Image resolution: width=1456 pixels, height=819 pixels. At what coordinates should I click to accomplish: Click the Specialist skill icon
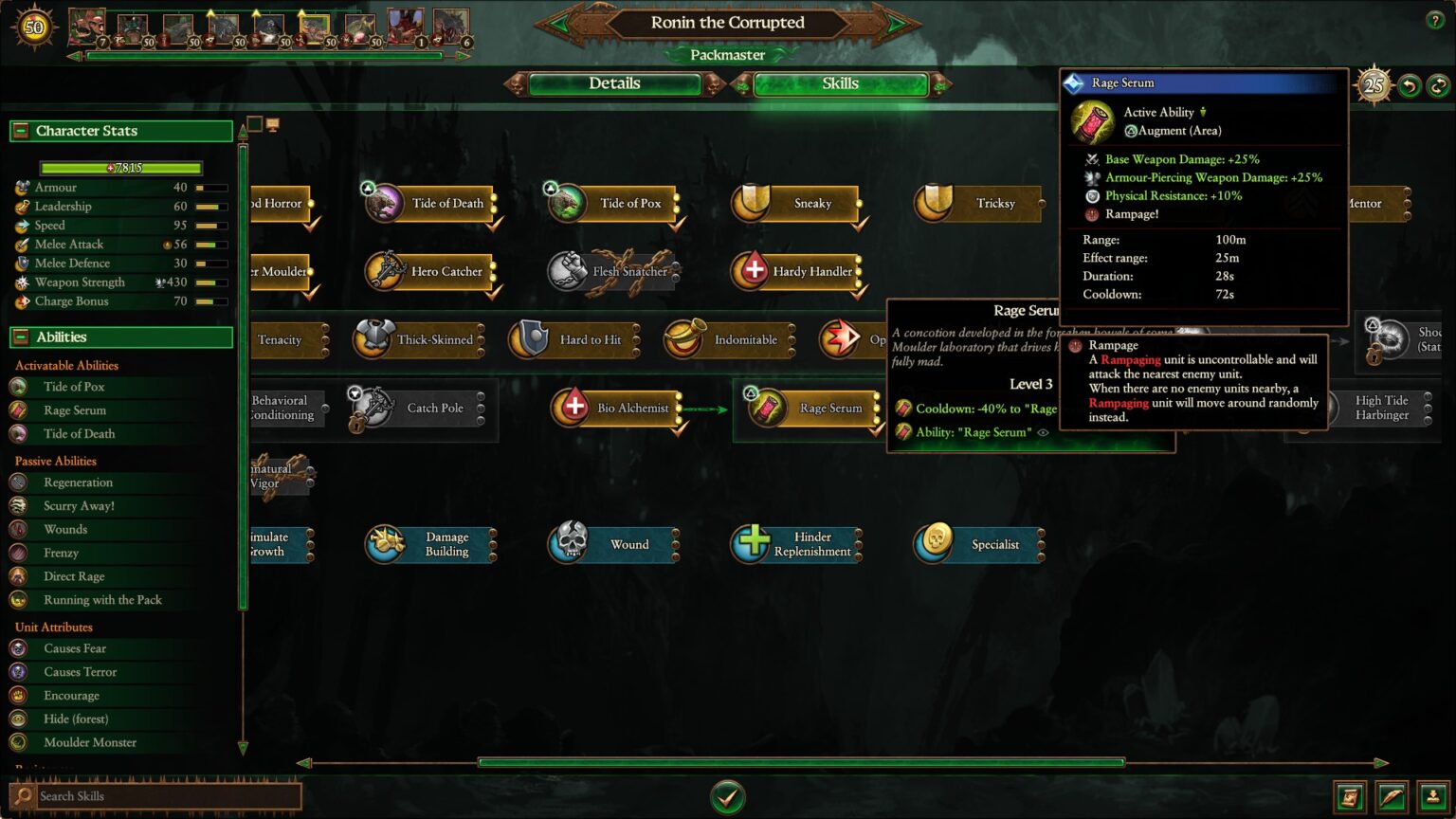tap(936, 544)
